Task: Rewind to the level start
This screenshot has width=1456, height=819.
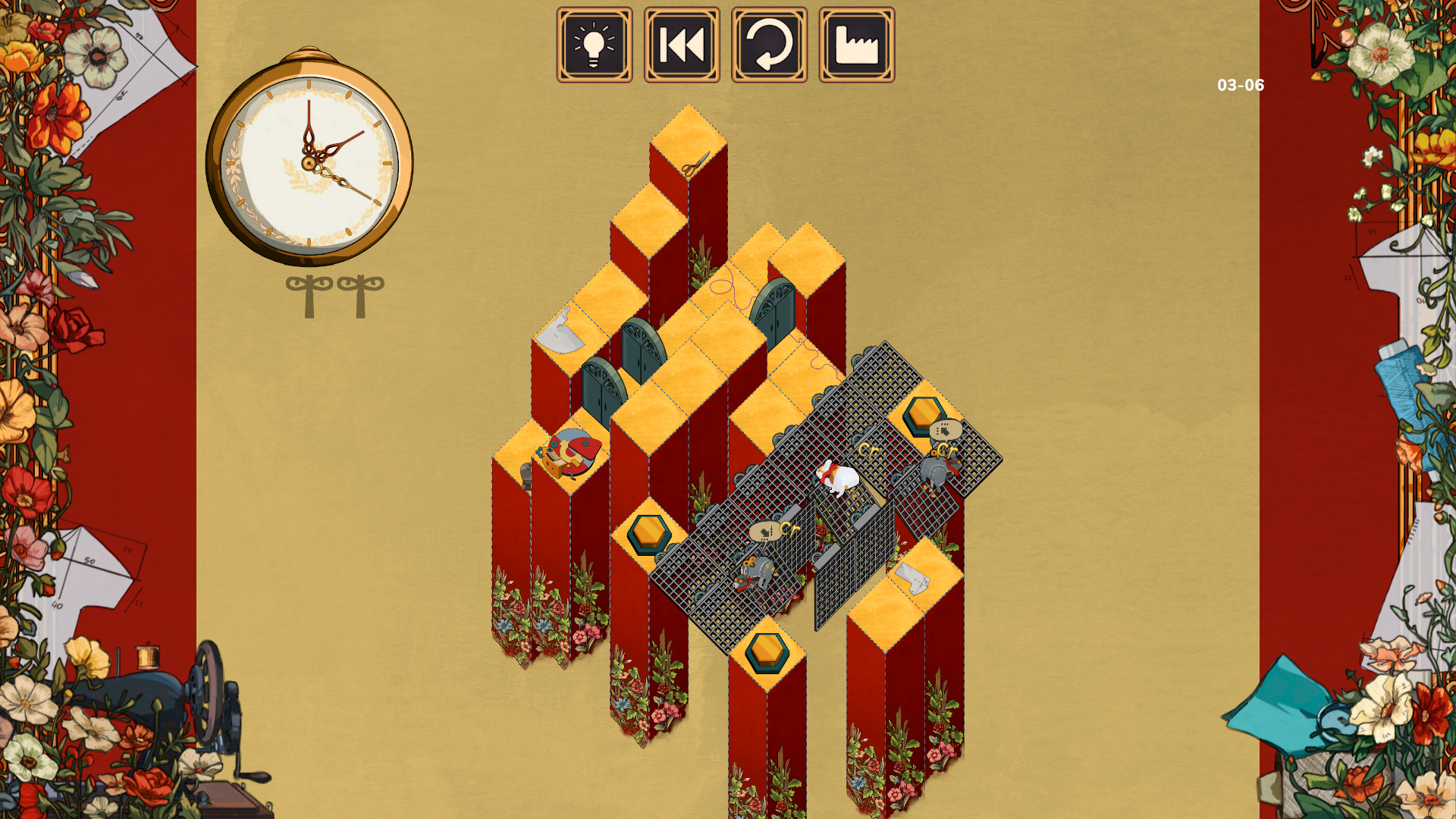Action: (682, 45)
